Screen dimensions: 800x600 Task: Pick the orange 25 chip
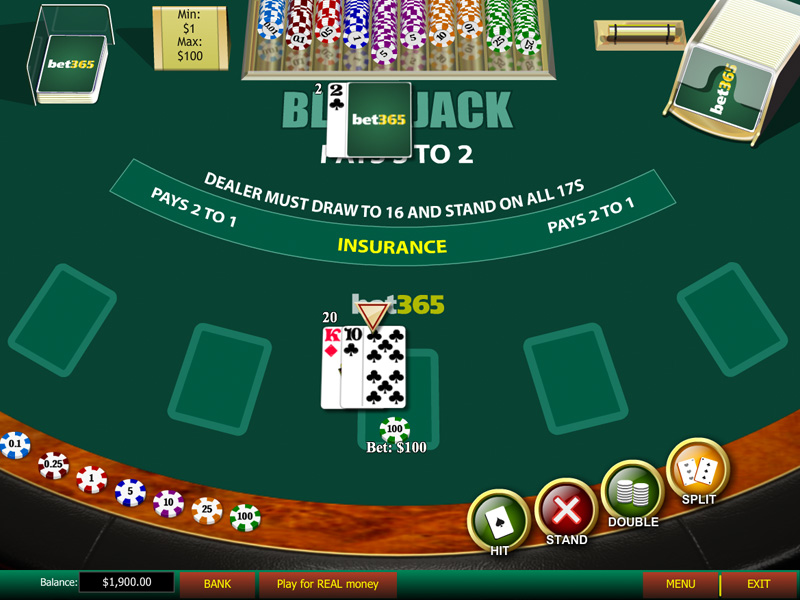point(206,511)
